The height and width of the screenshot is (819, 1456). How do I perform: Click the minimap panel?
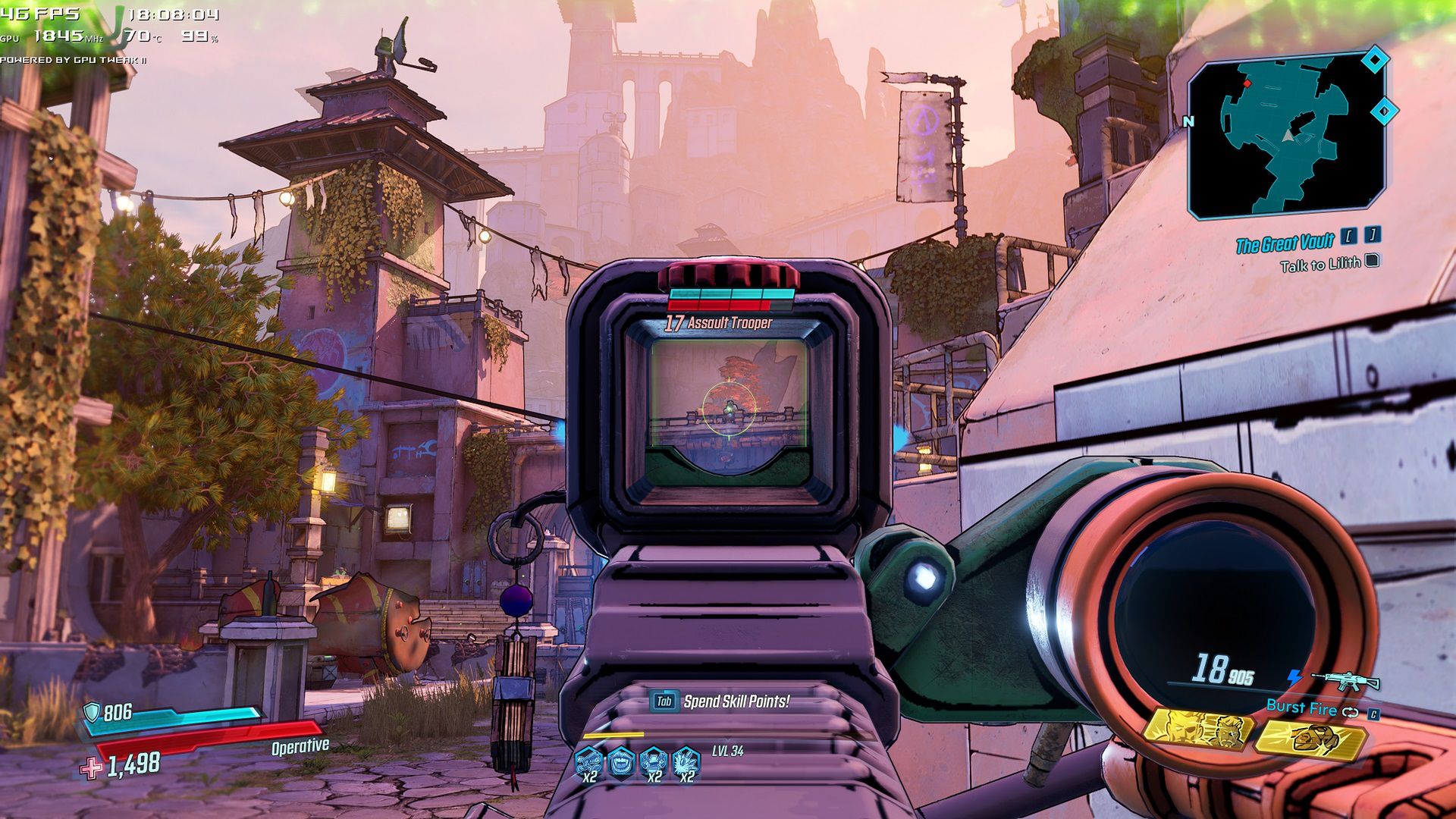pos(1287,136)
